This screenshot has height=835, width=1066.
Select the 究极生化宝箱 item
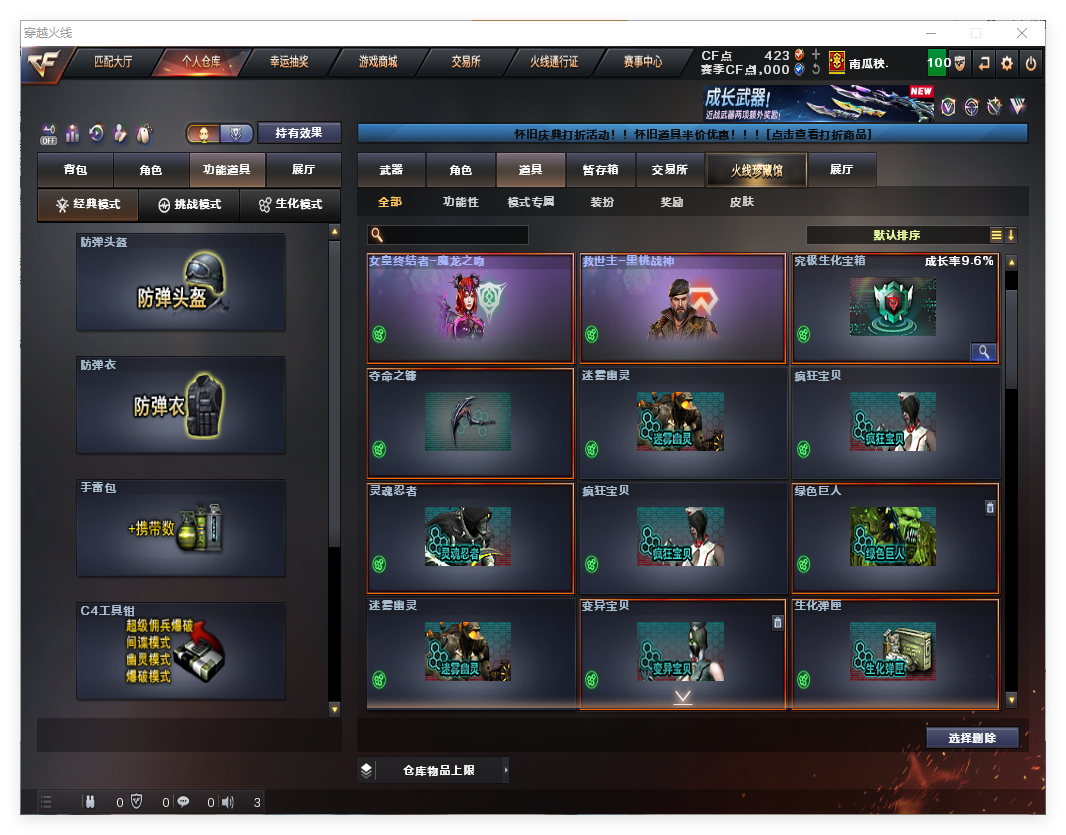[895, 308]
